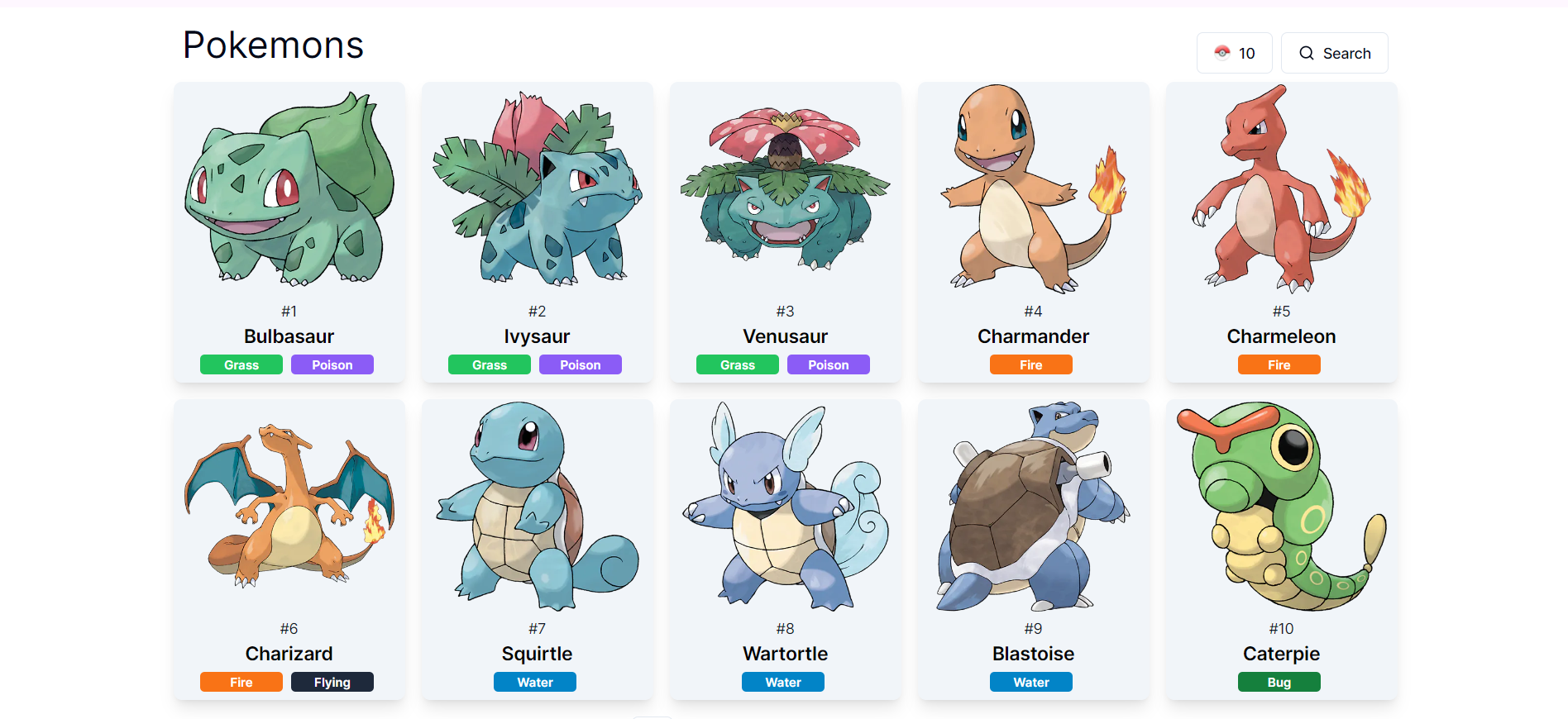Open the Venusaur card

785,231
